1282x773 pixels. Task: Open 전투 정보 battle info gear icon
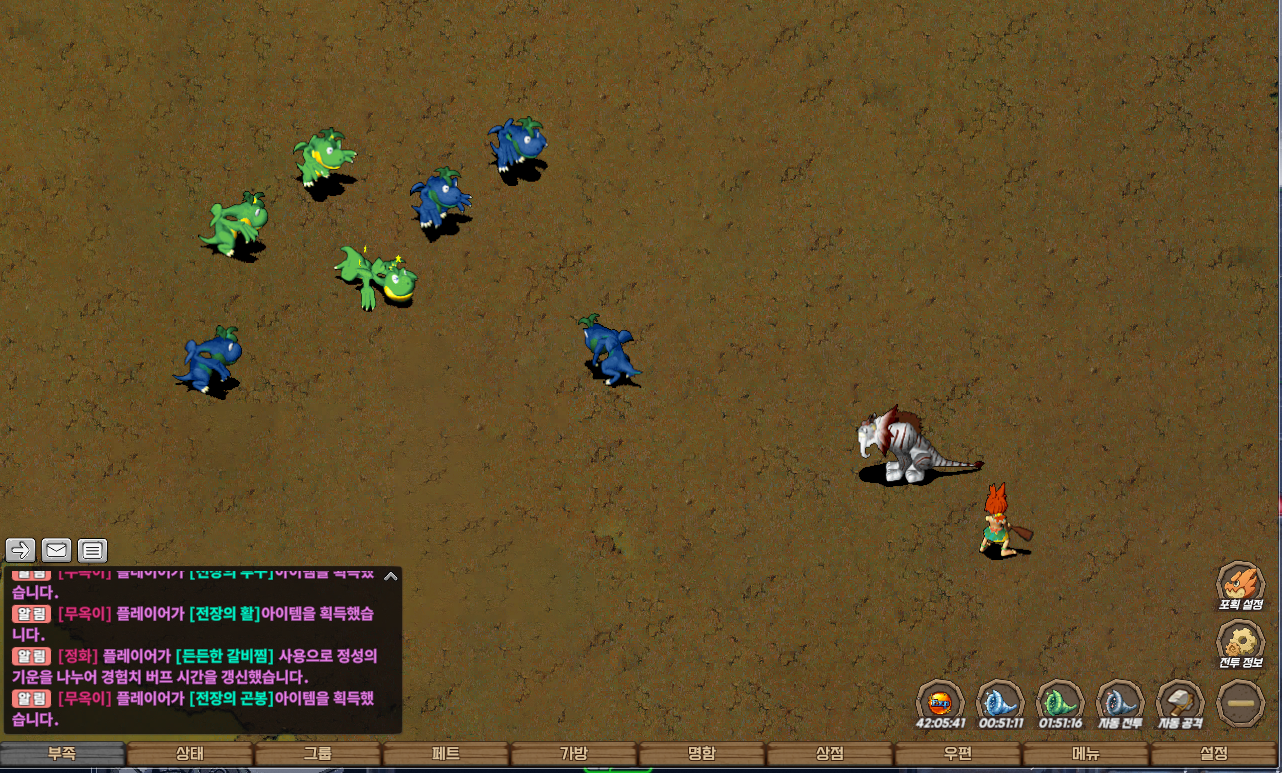tap(1241, 643)
